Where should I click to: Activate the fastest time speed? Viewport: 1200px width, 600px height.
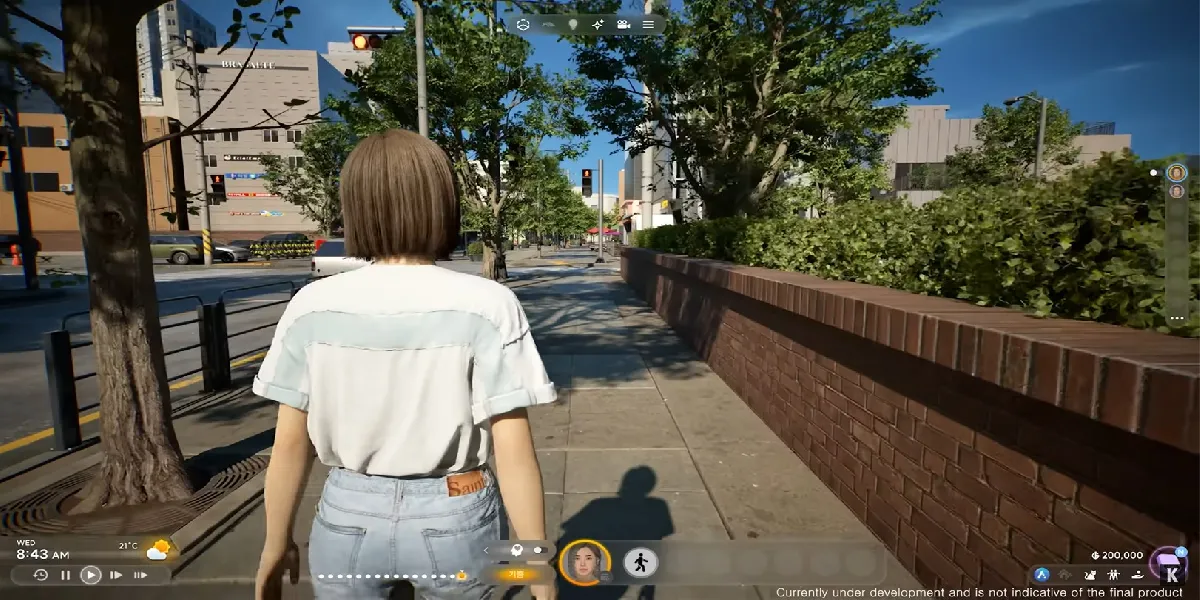pos(140,575)
